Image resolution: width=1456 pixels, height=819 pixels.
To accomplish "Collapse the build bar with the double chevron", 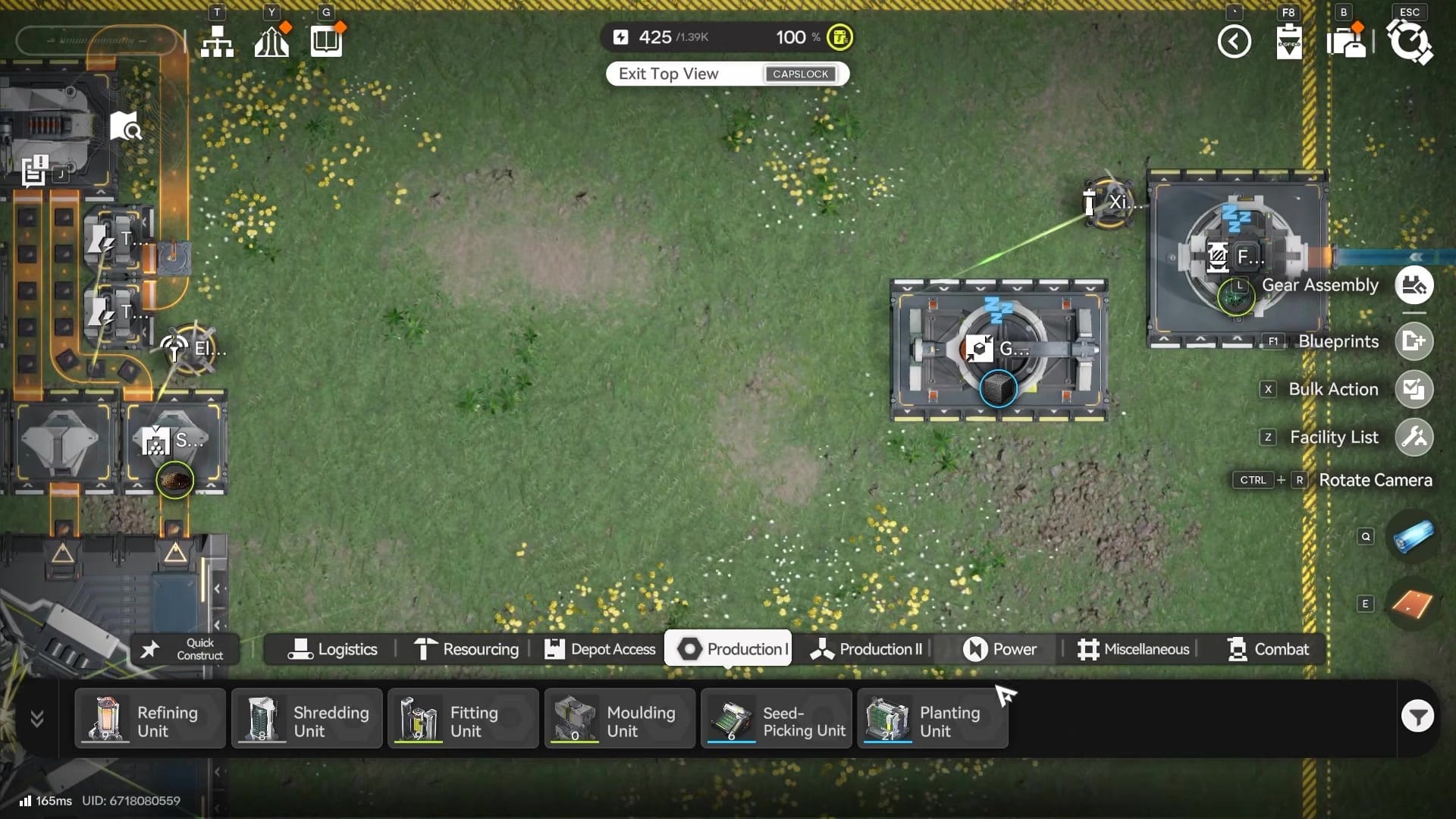I will [36, 719].
